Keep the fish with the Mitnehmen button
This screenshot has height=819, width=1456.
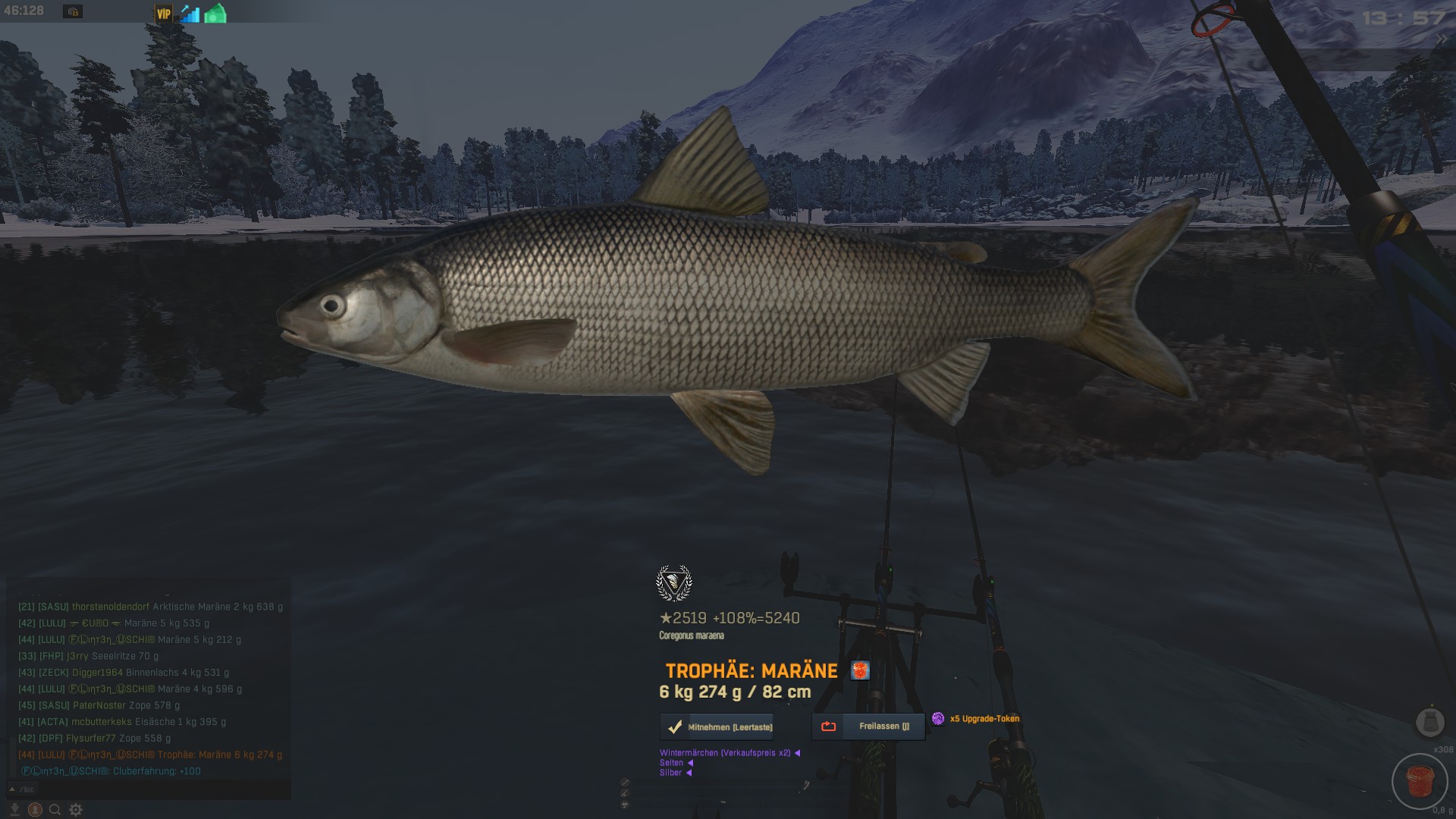click(x=717, y=726)
